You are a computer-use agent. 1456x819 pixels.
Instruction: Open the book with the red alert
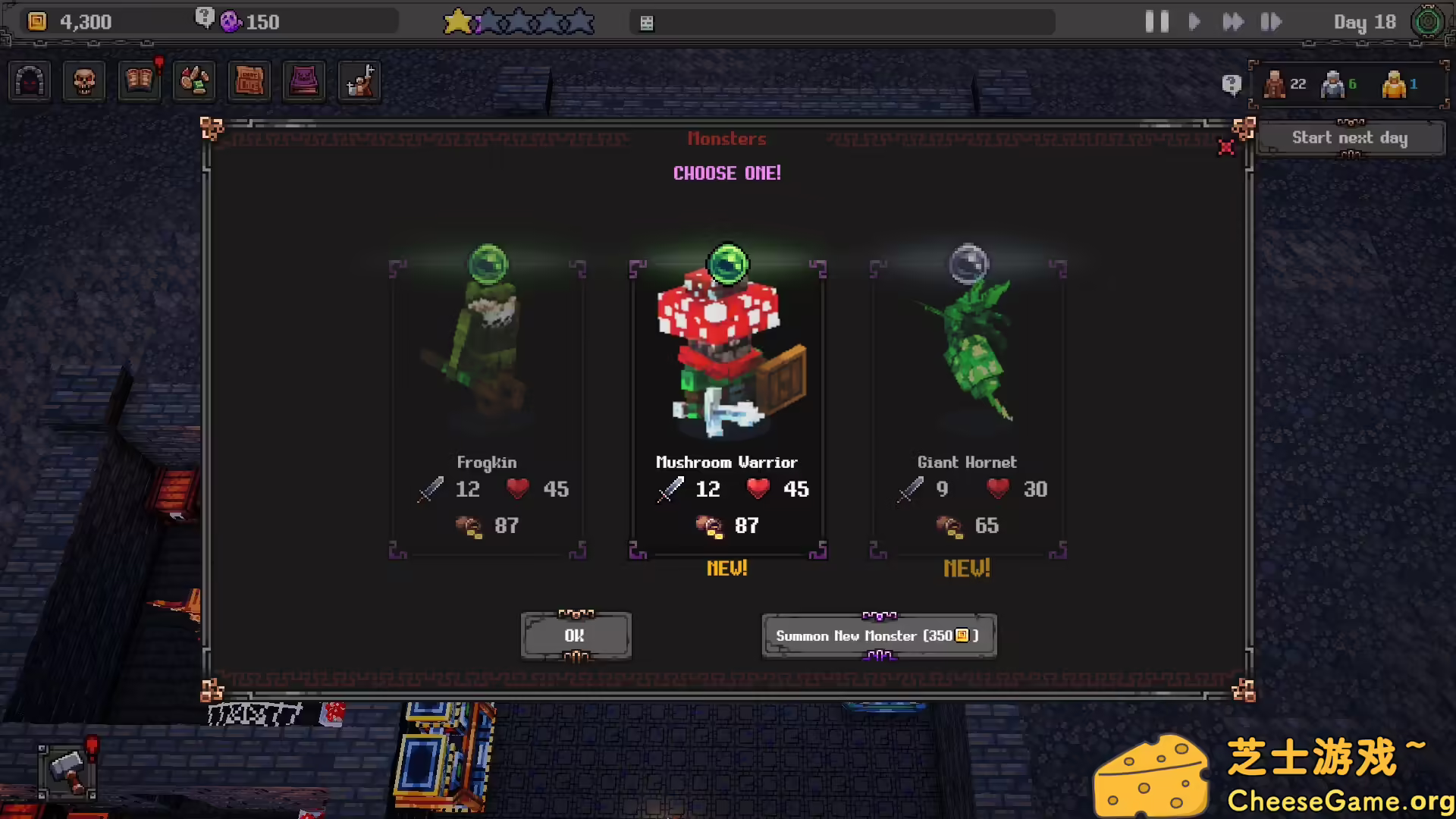[x=140, y=81]
